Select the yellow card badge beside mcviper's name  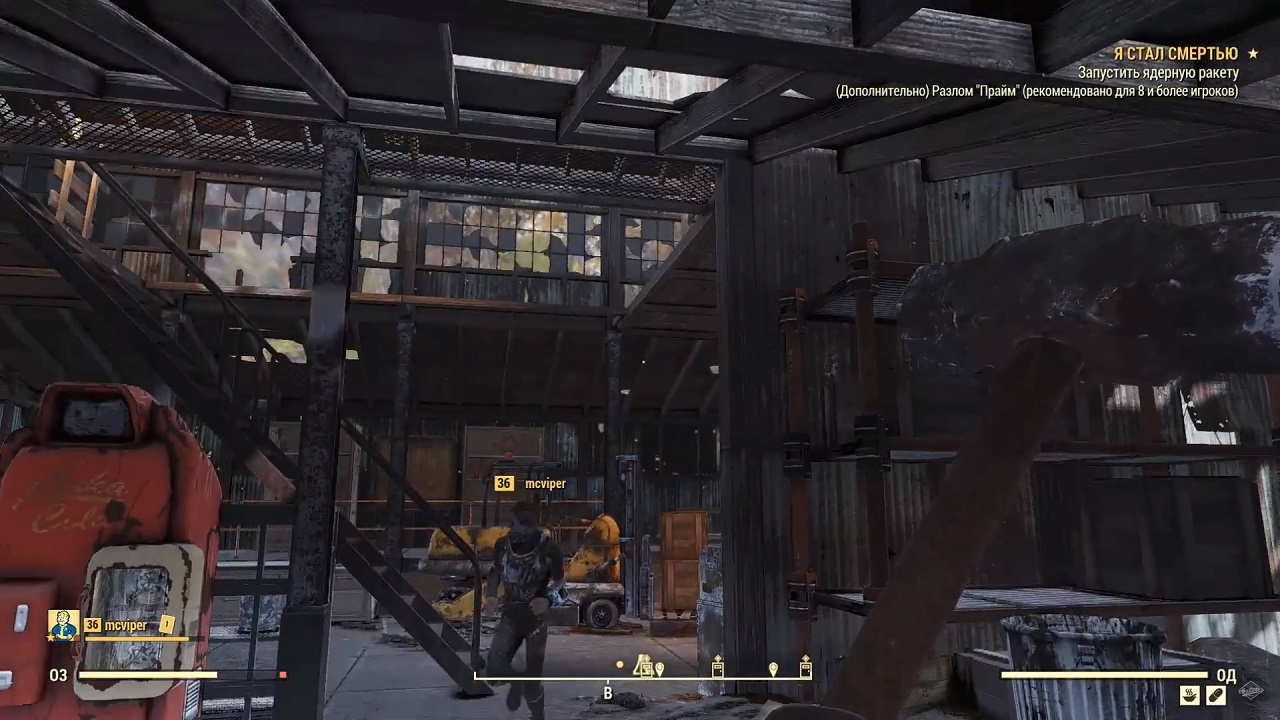[167, 625]
